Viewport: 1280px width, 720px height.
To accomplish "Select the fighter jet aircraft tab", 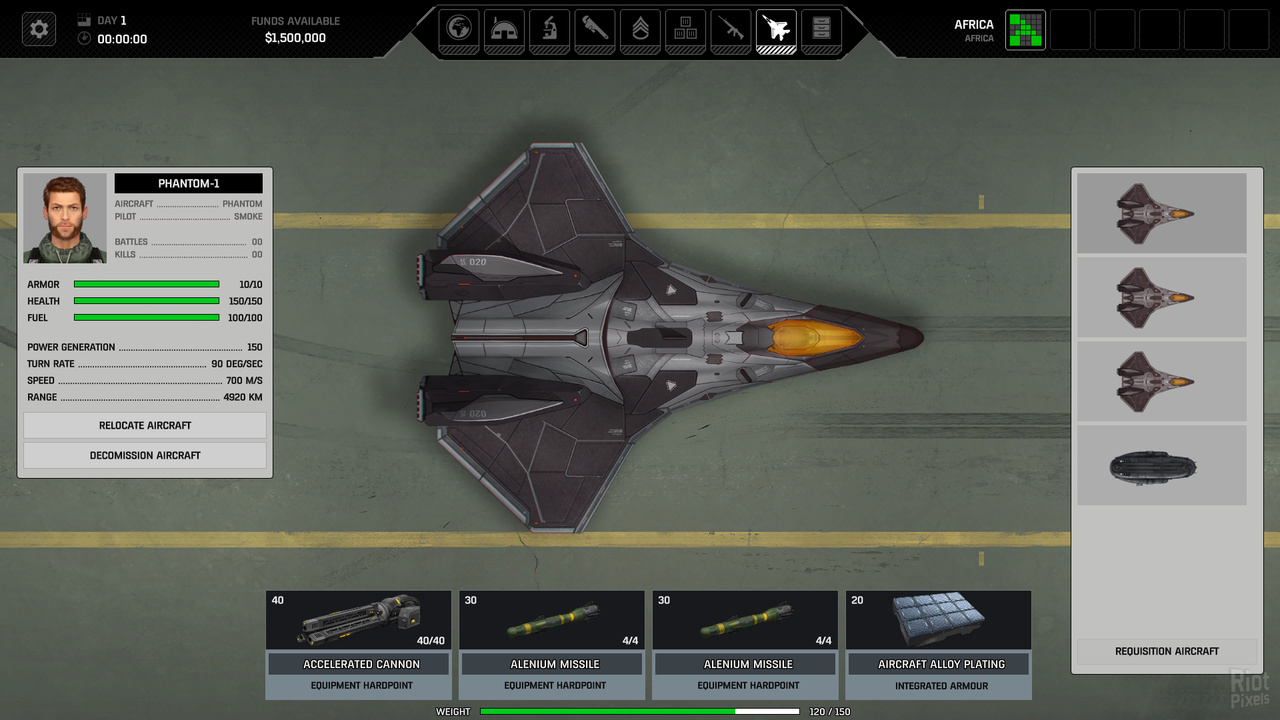I will tap(777, 29).
